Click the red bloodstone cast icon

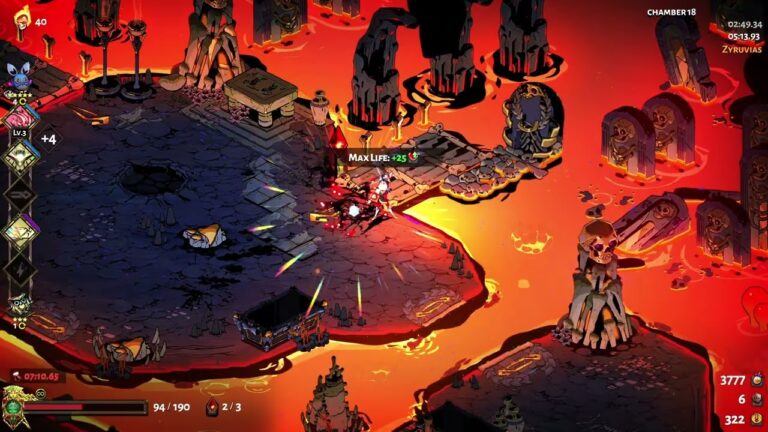(x=212, y=407)
